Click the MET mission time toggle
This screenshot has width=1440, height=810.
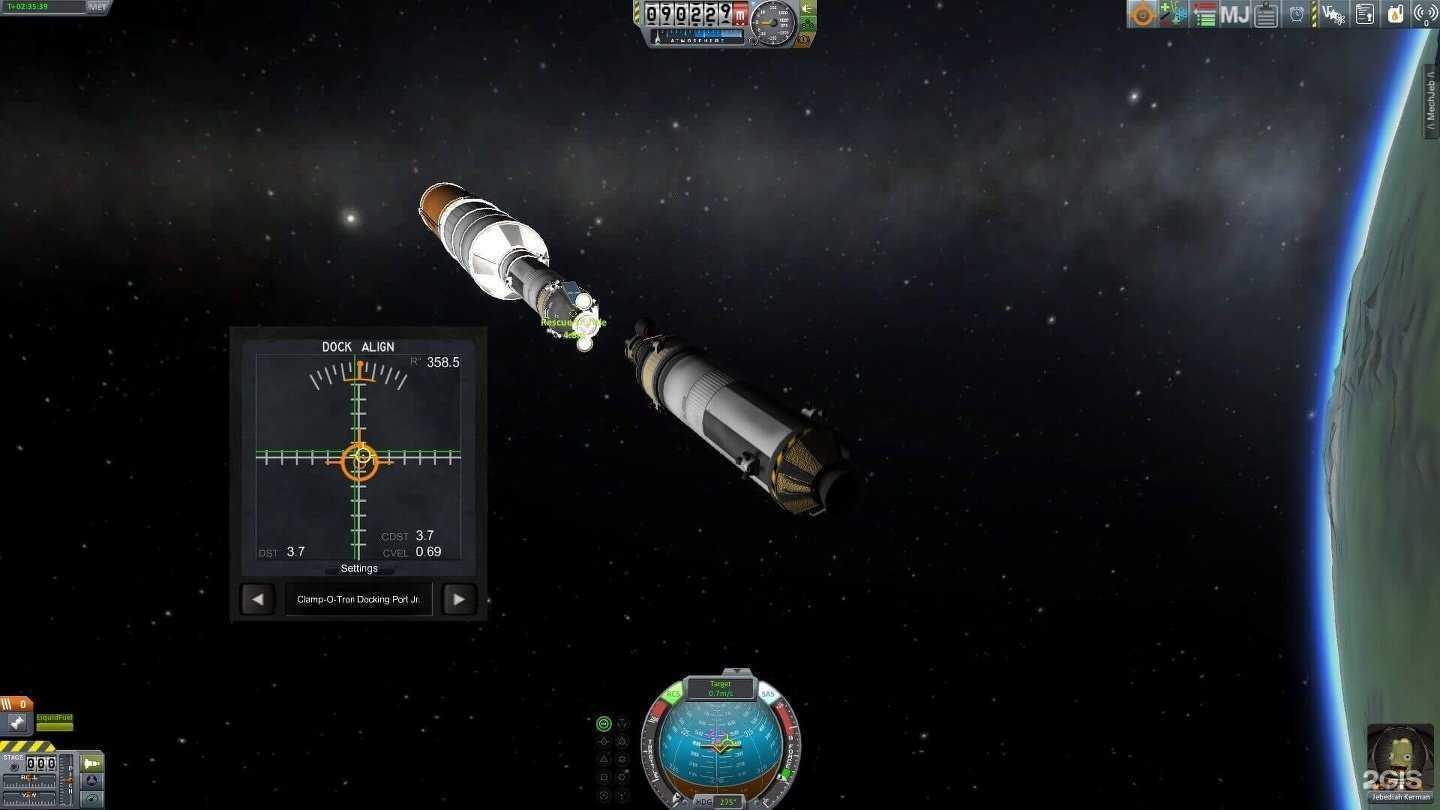97,7
